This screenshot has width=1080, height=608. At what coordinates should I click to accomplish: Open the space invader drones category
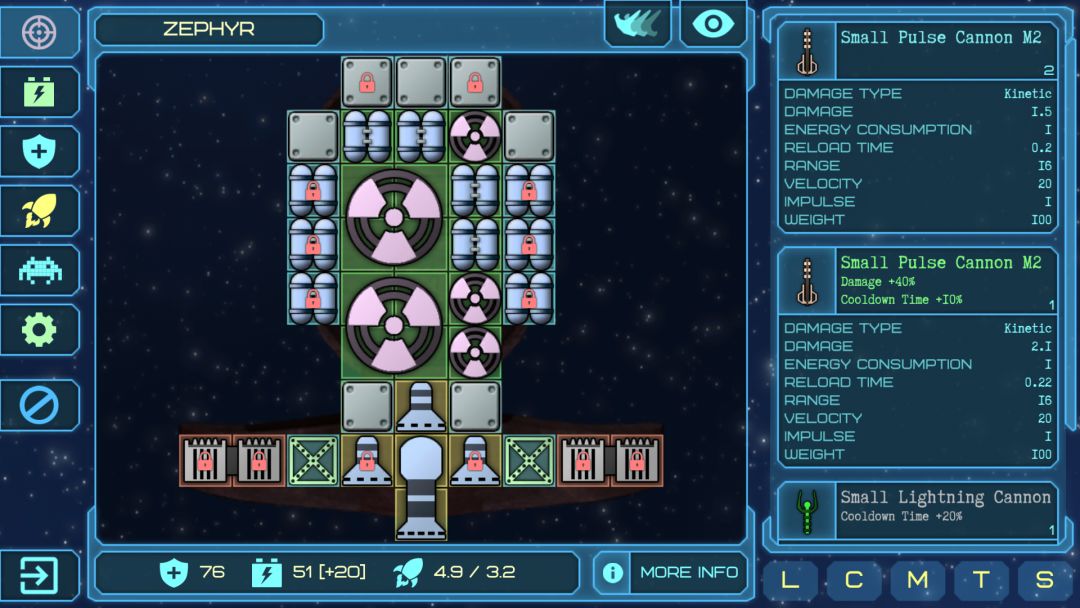(39, 270)
